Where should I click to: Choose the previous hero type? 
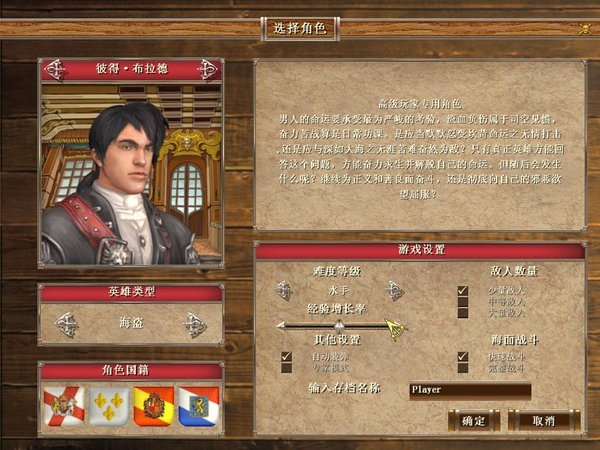pyautogui.click(x=67, y=324)
